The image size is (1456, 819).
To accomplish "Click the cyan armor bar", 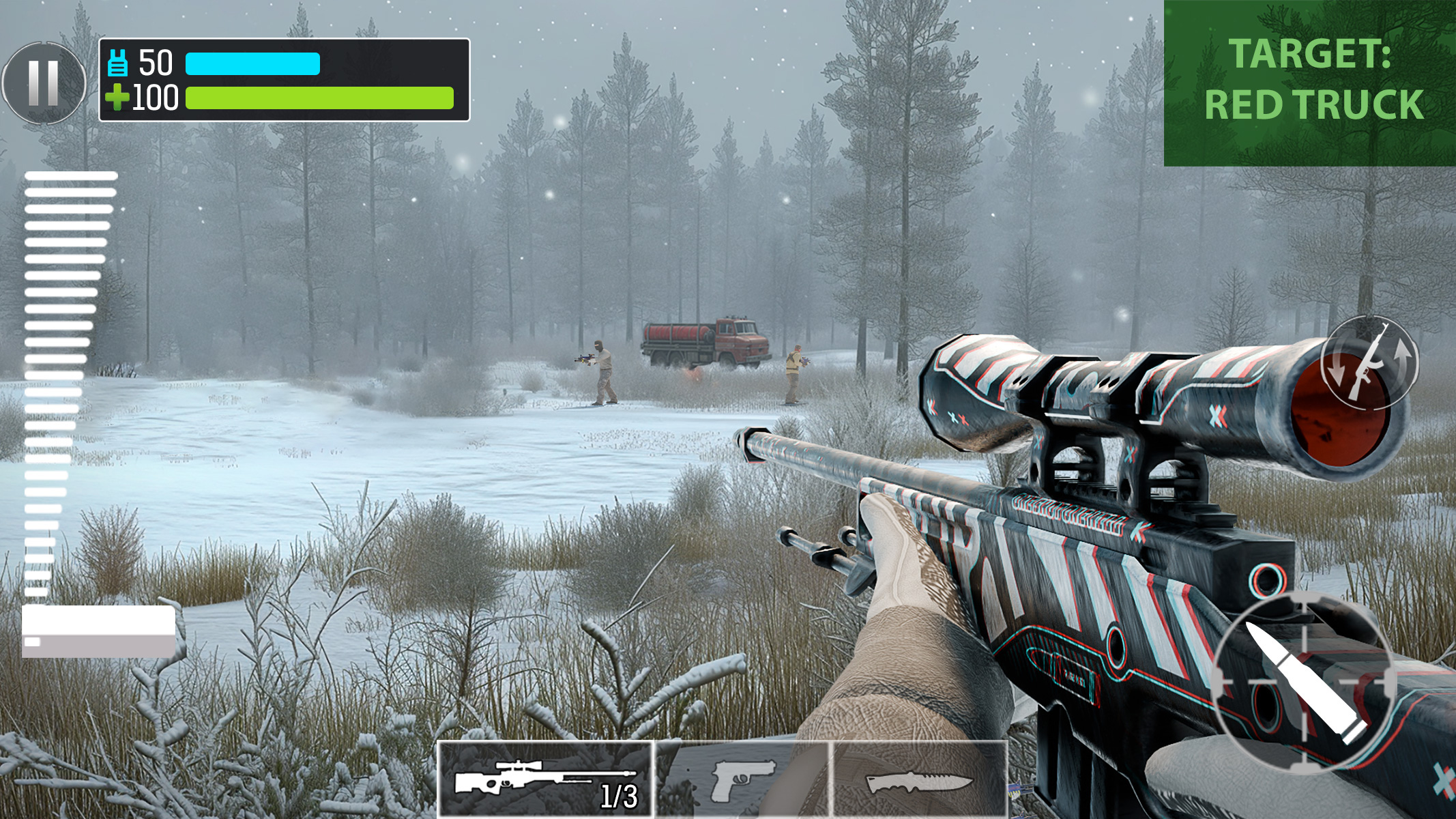I will coord(252,63).
